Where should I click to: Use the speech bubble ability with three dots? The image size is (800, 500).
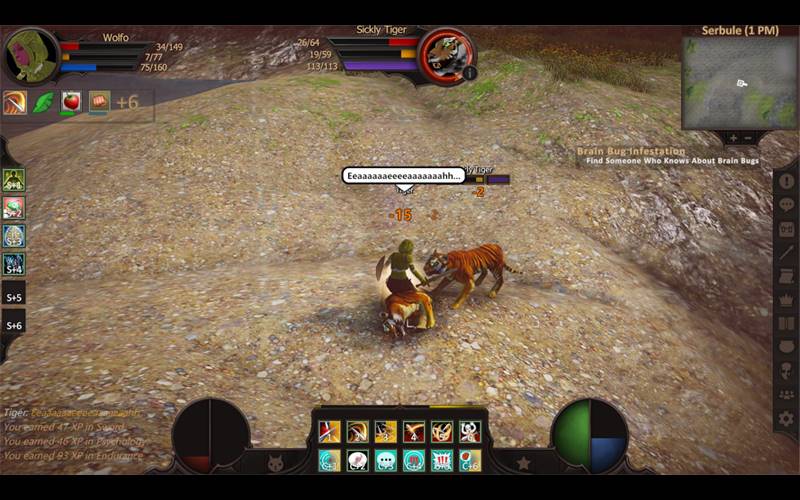[385, 460]
